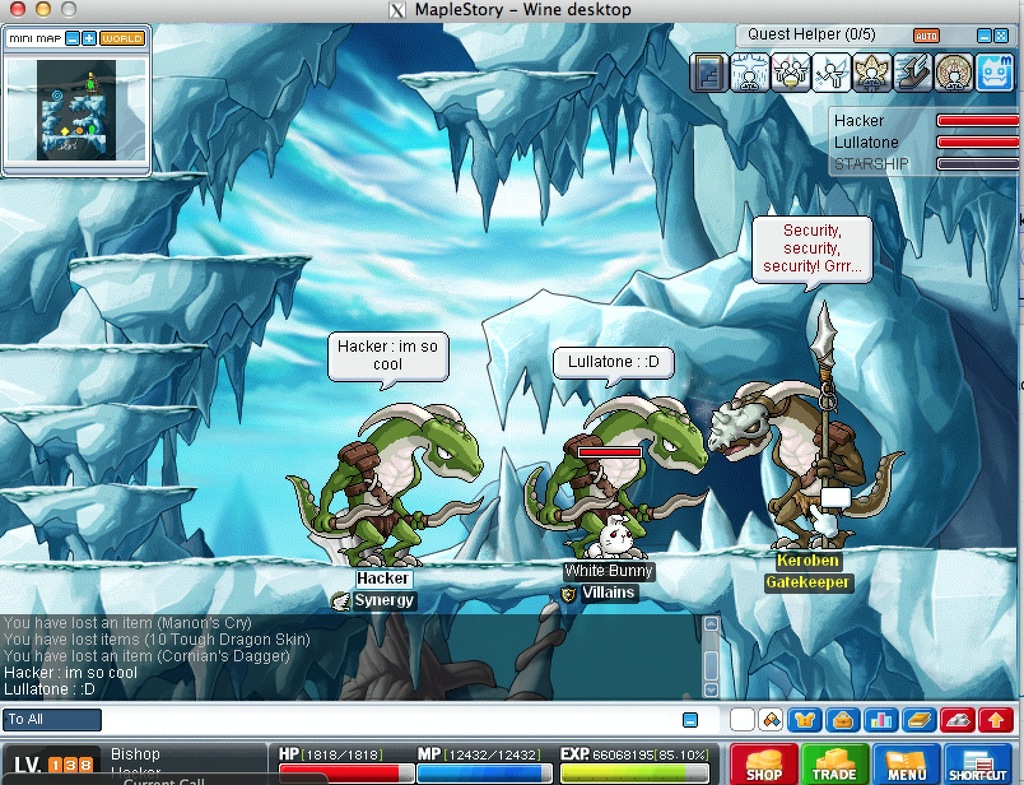Select the golden maple leaf buff icon
Screen dimensions: 1024x785
click(x=872, y=73)
